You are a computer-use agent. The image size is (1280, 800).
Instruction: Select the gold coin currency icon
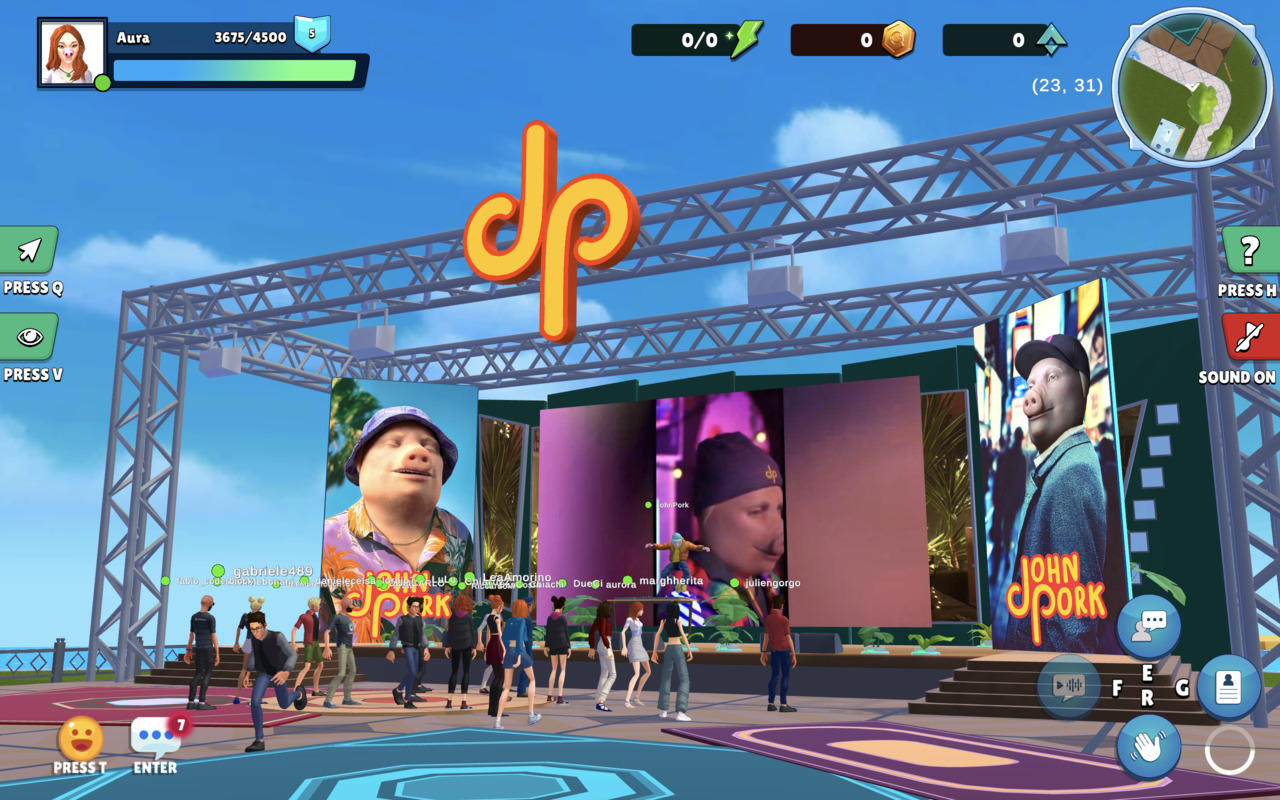click(897, 40)
